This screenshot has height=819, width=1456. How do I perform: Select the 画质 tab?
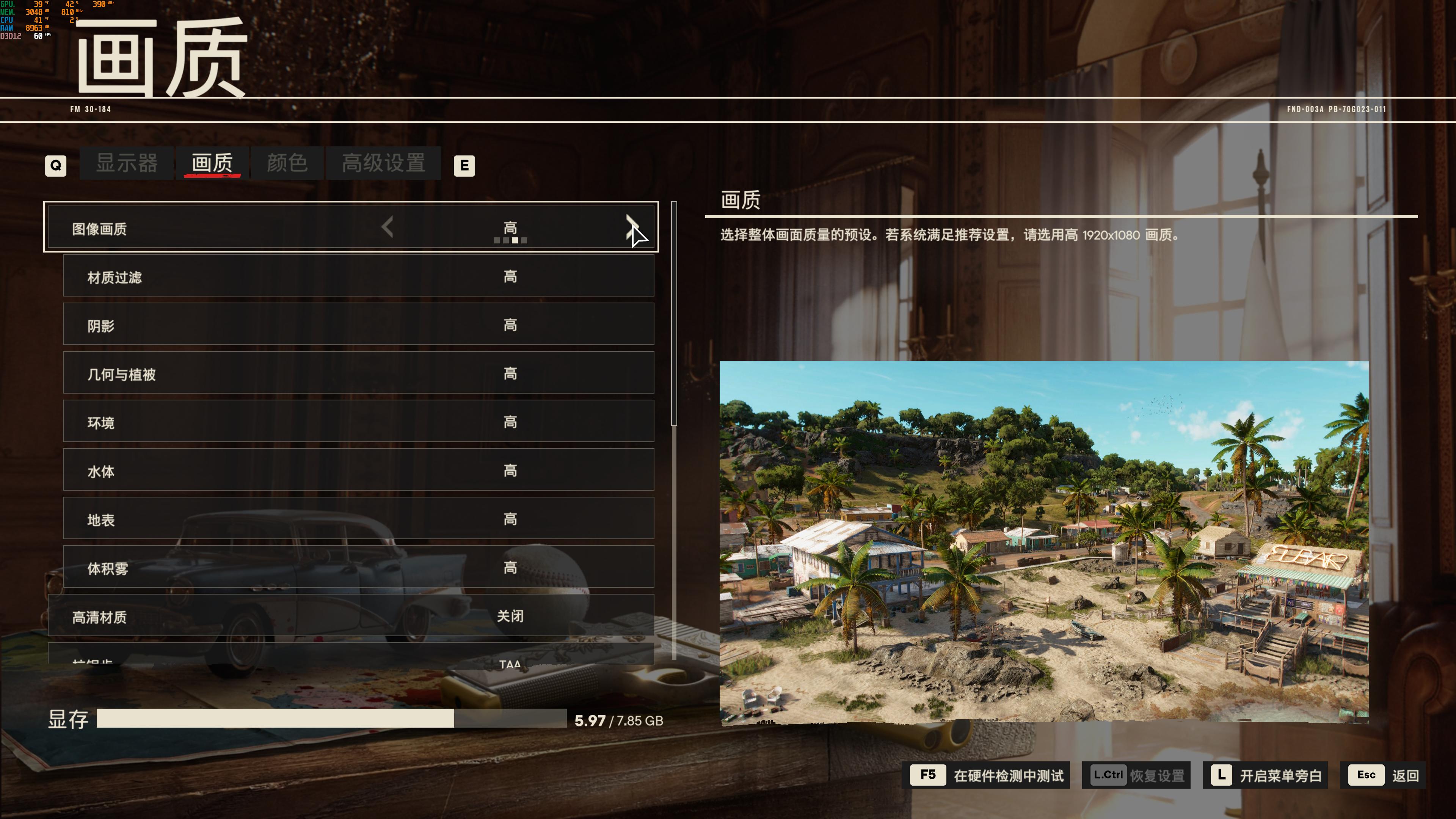212,163
